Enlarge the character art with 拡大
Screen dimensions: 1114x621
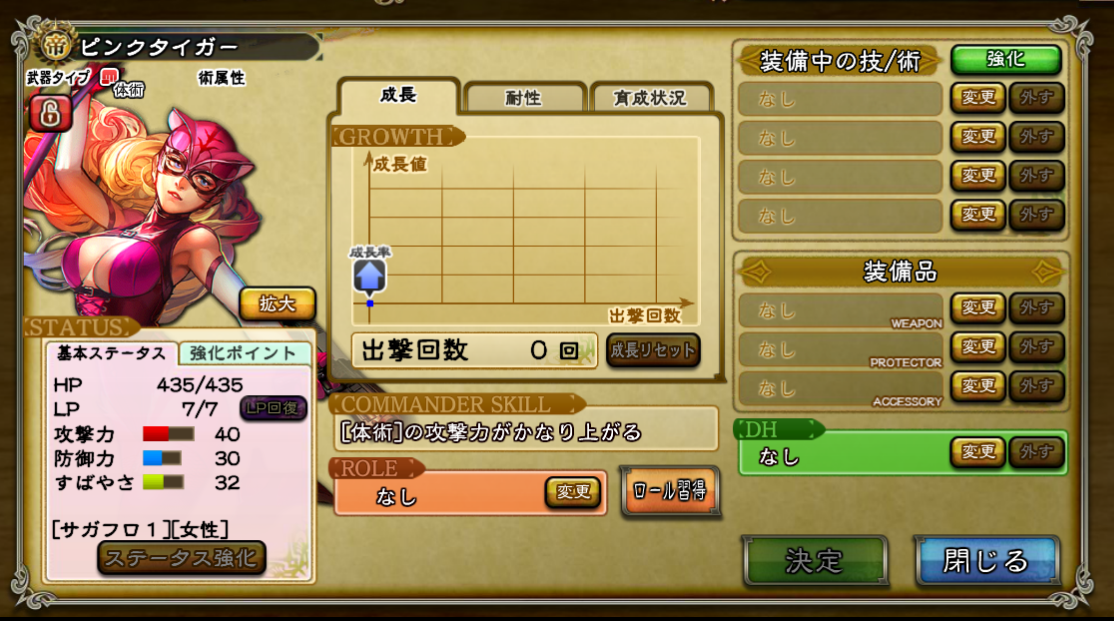tap(277, 304)
